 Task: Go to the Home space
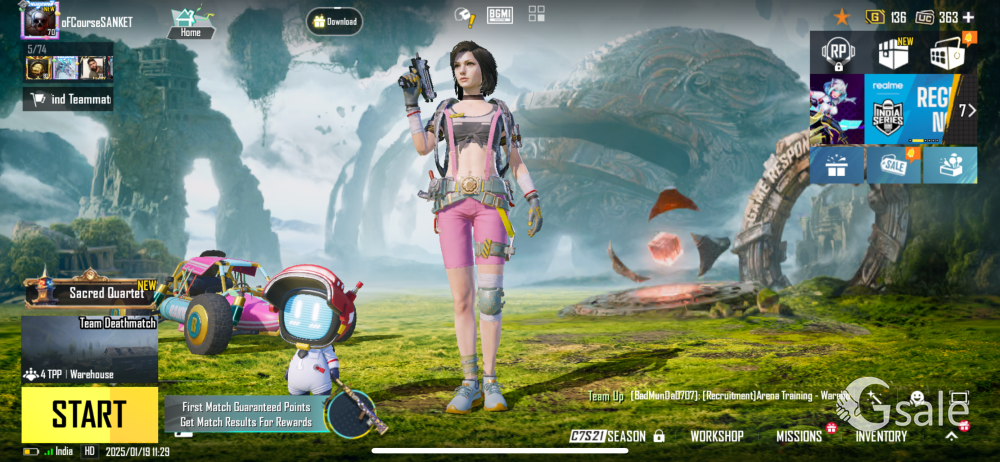click(x=190, y=22)
